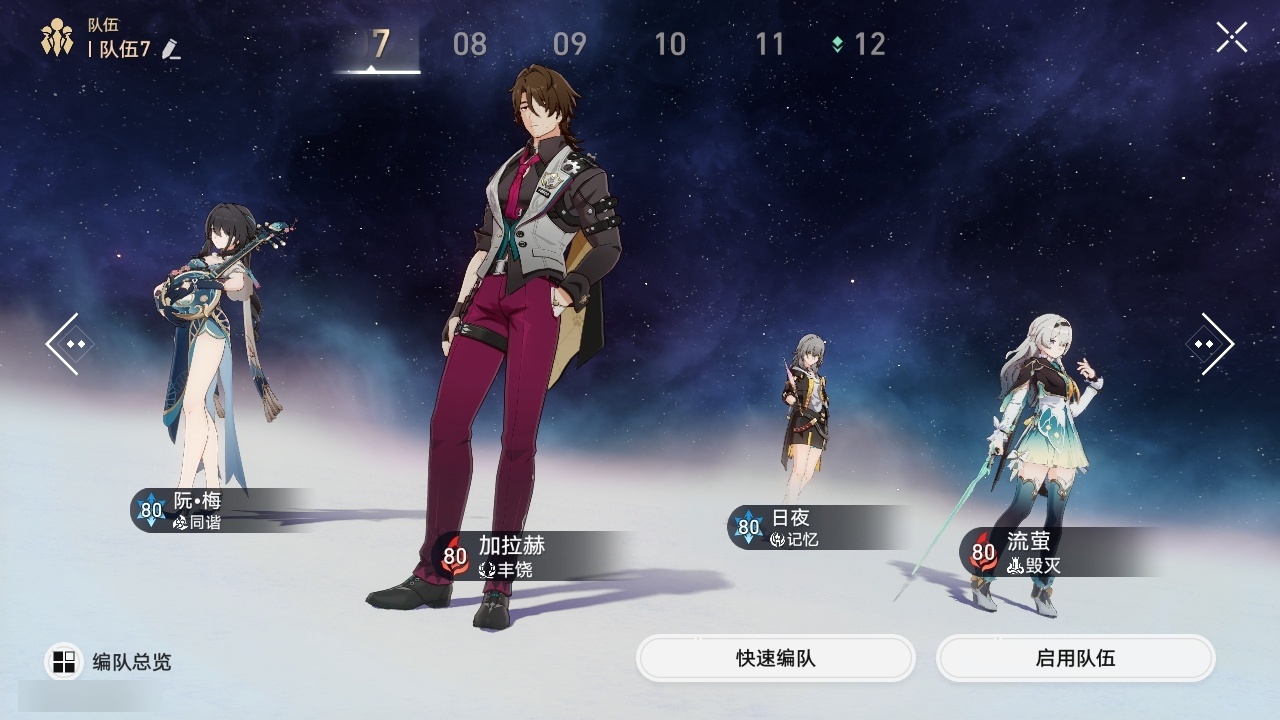
Task: Switch to team tab 08
Action: point(470,44)
